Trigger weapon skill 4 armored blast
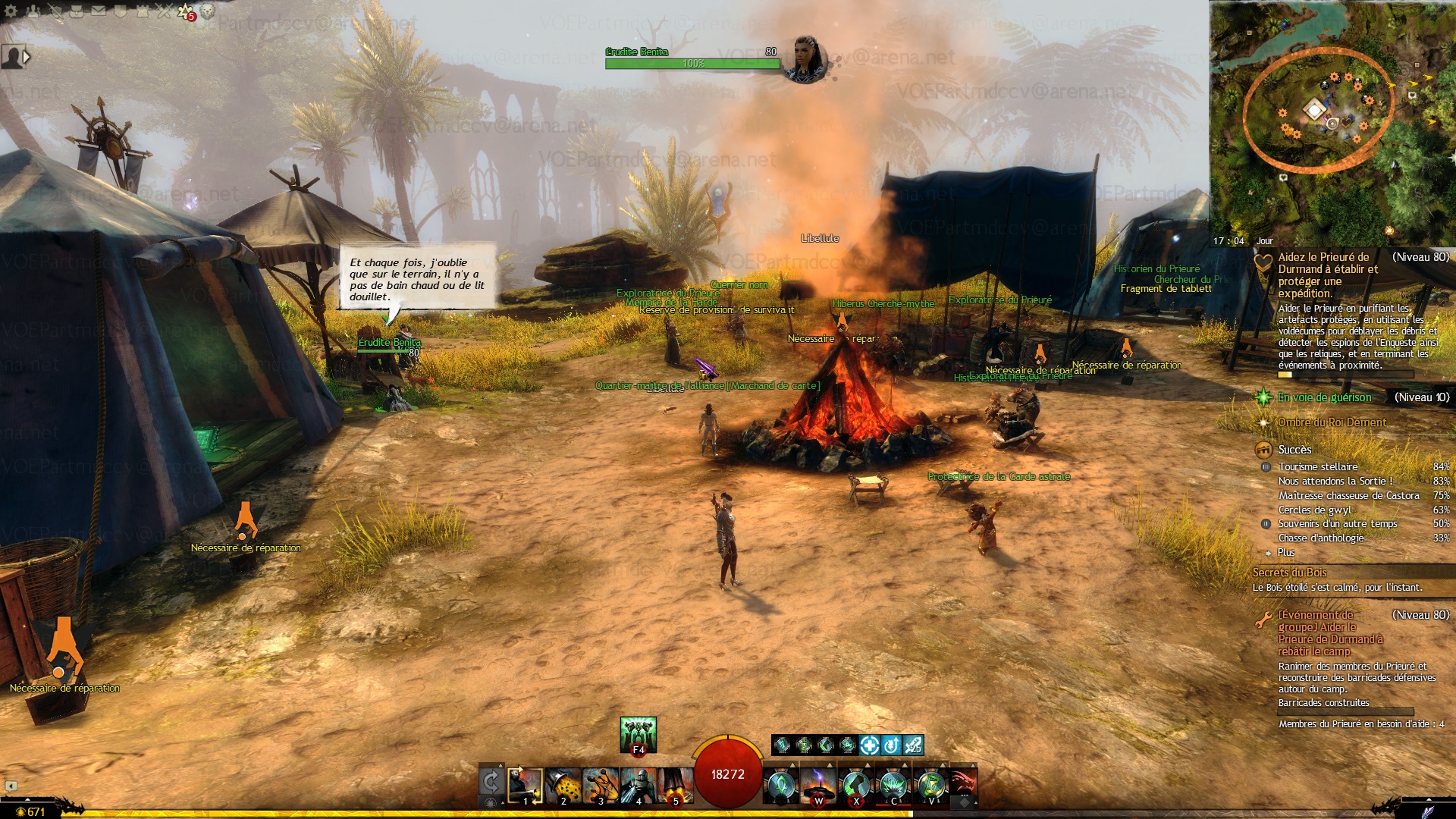 pos(639,785)
